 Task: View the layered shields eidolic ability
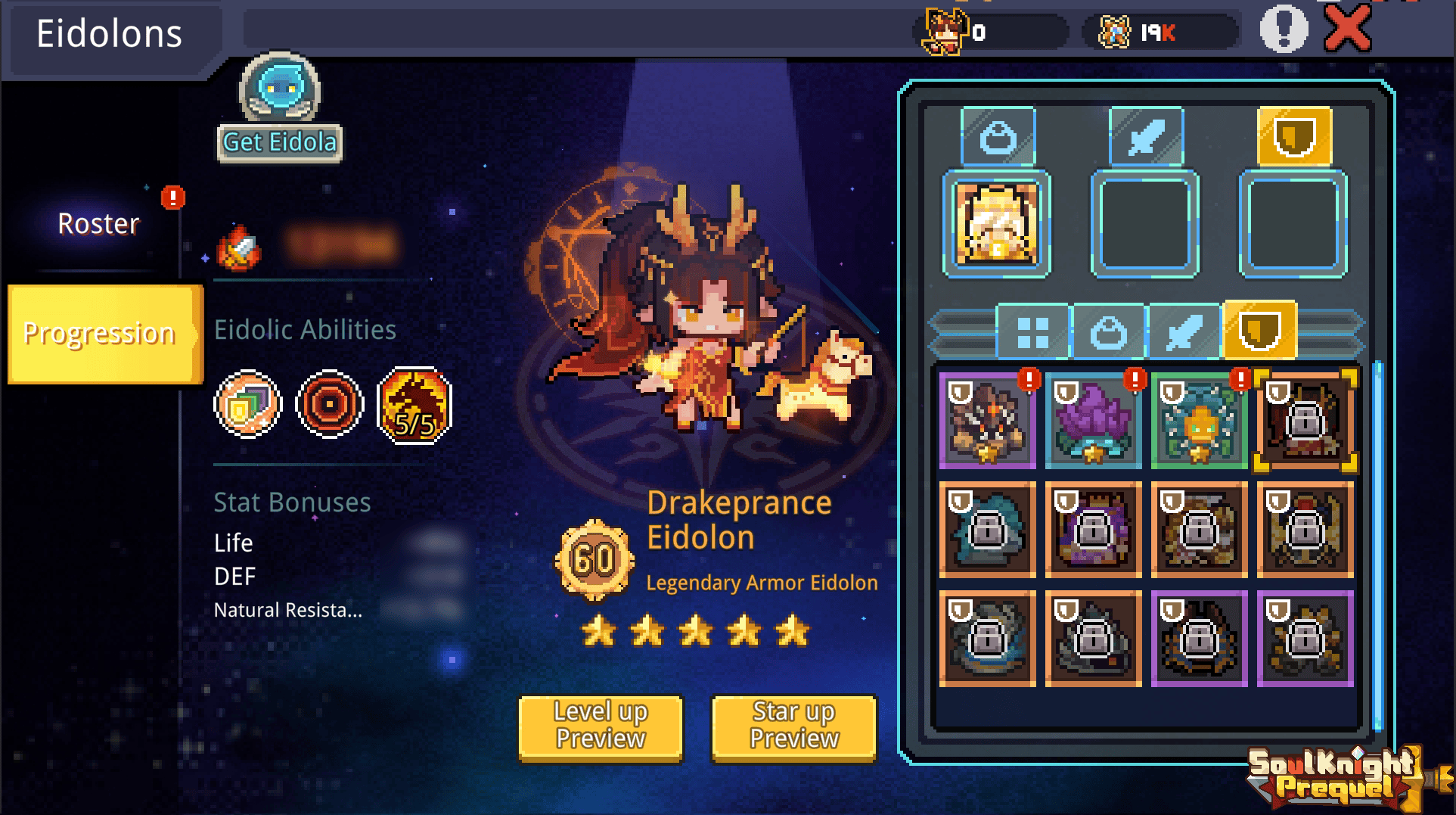pyautogui.click(x=247, y=405)
